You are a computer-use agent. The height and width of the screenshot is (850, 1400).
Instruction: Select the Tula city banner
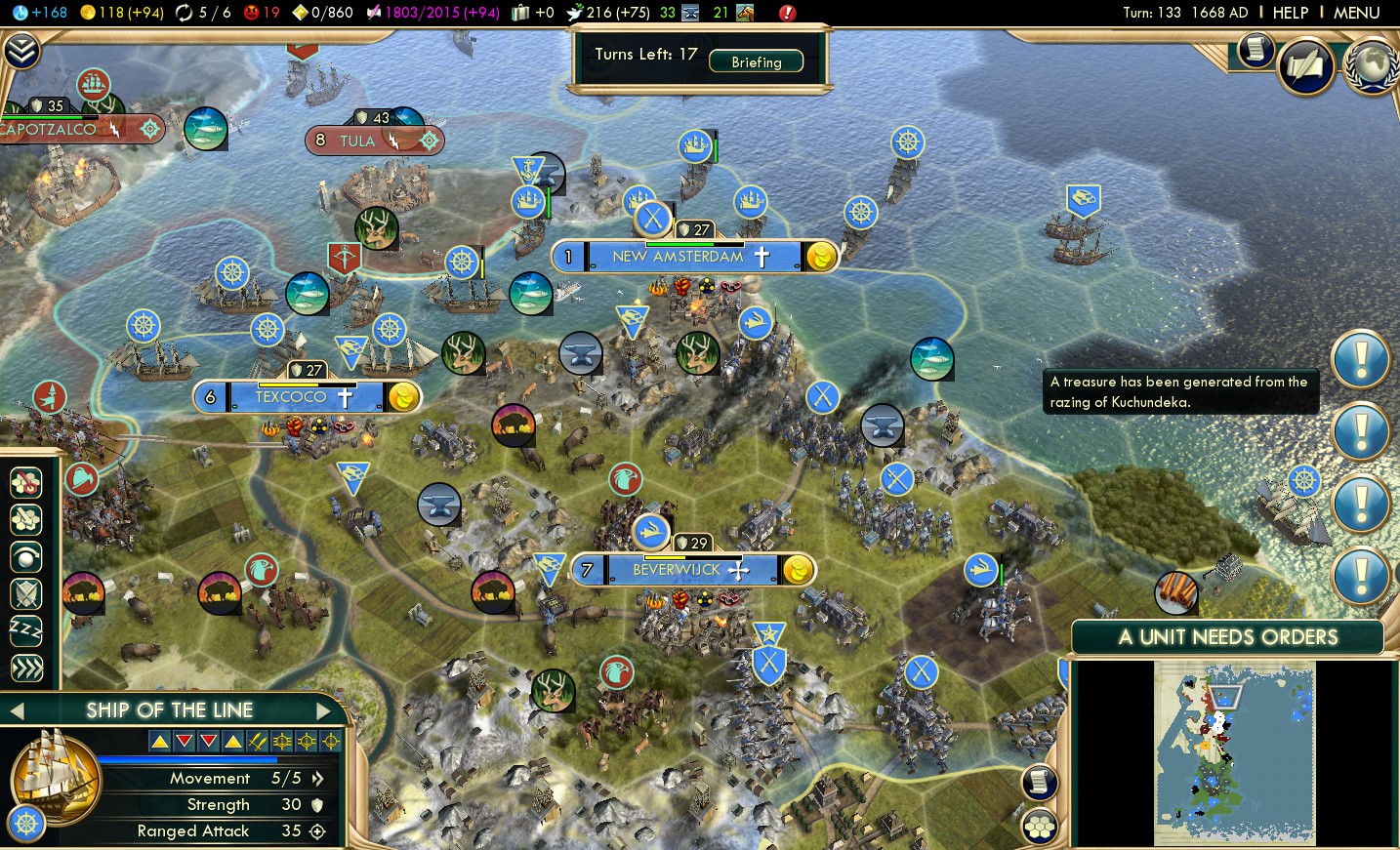click(357, 141)
